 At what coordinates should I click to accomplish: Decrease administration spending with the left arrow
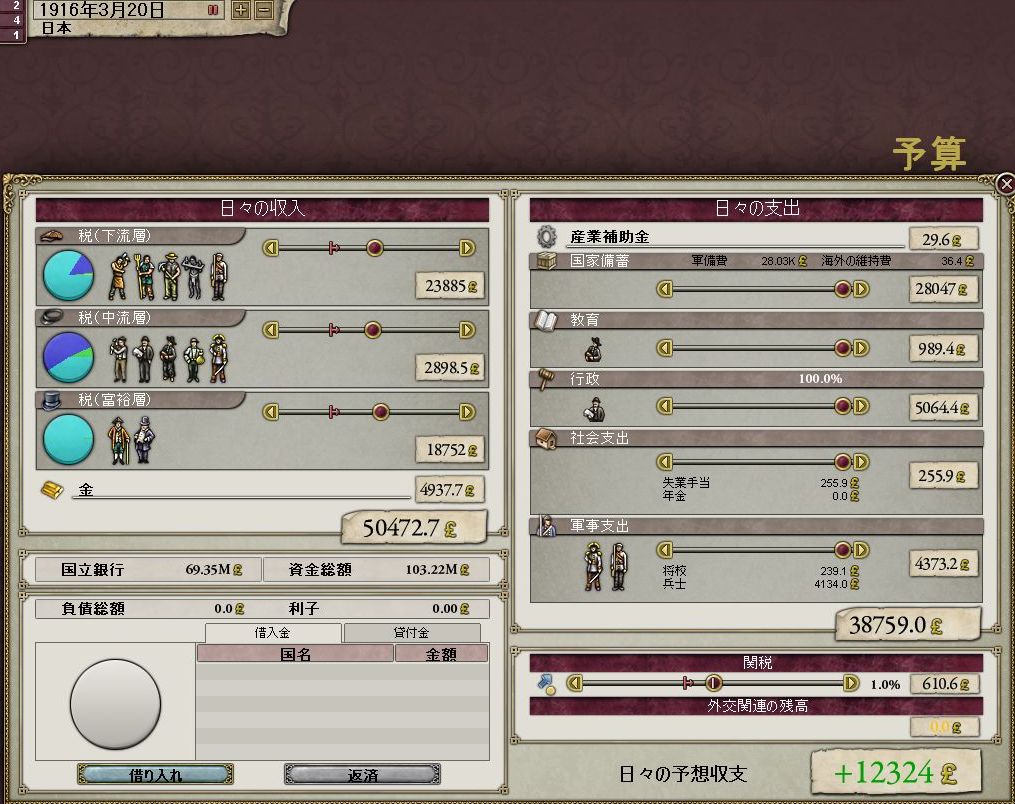coord(664,406)
